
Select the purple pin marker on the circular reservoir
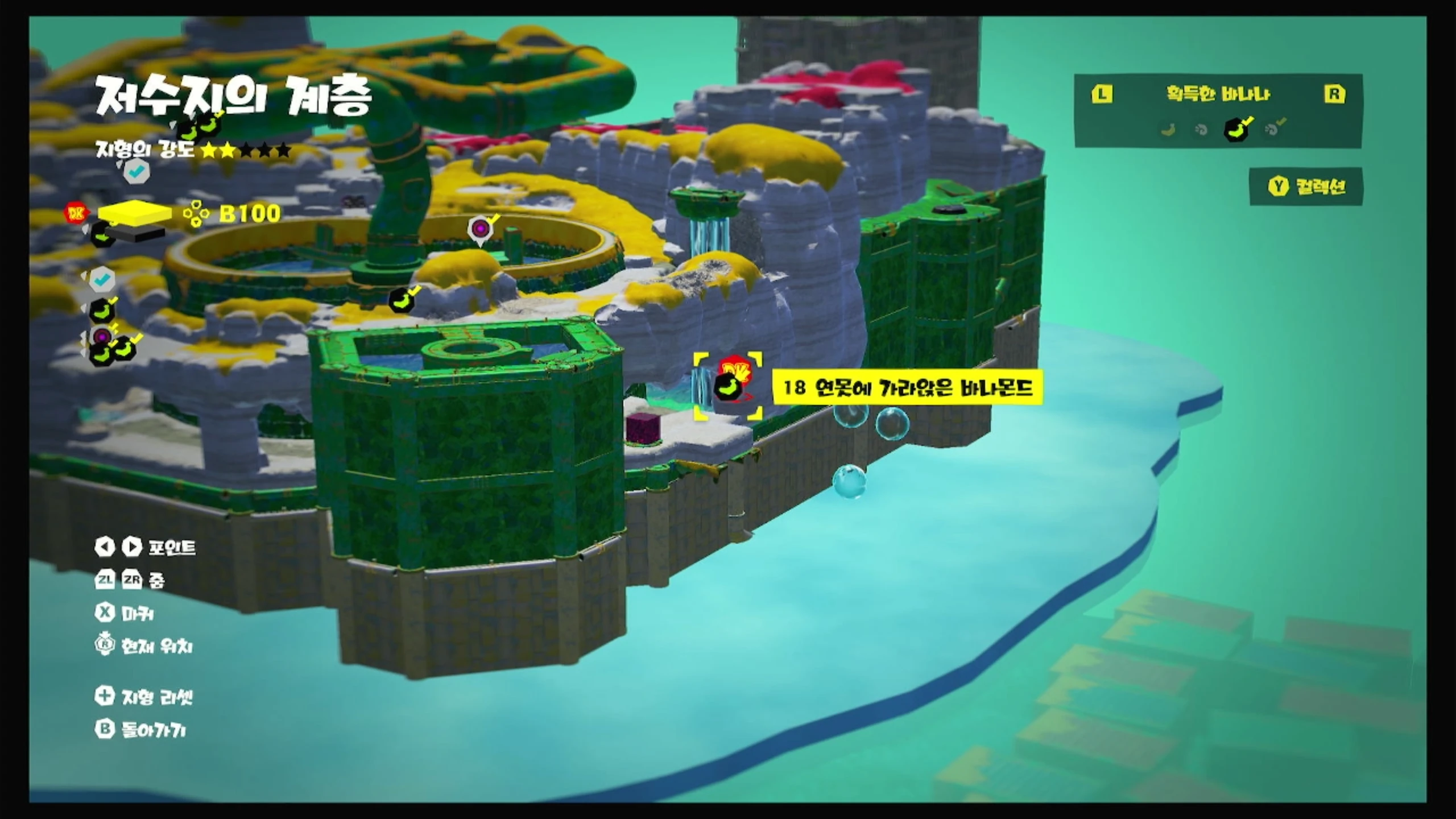tap(481, 229)
